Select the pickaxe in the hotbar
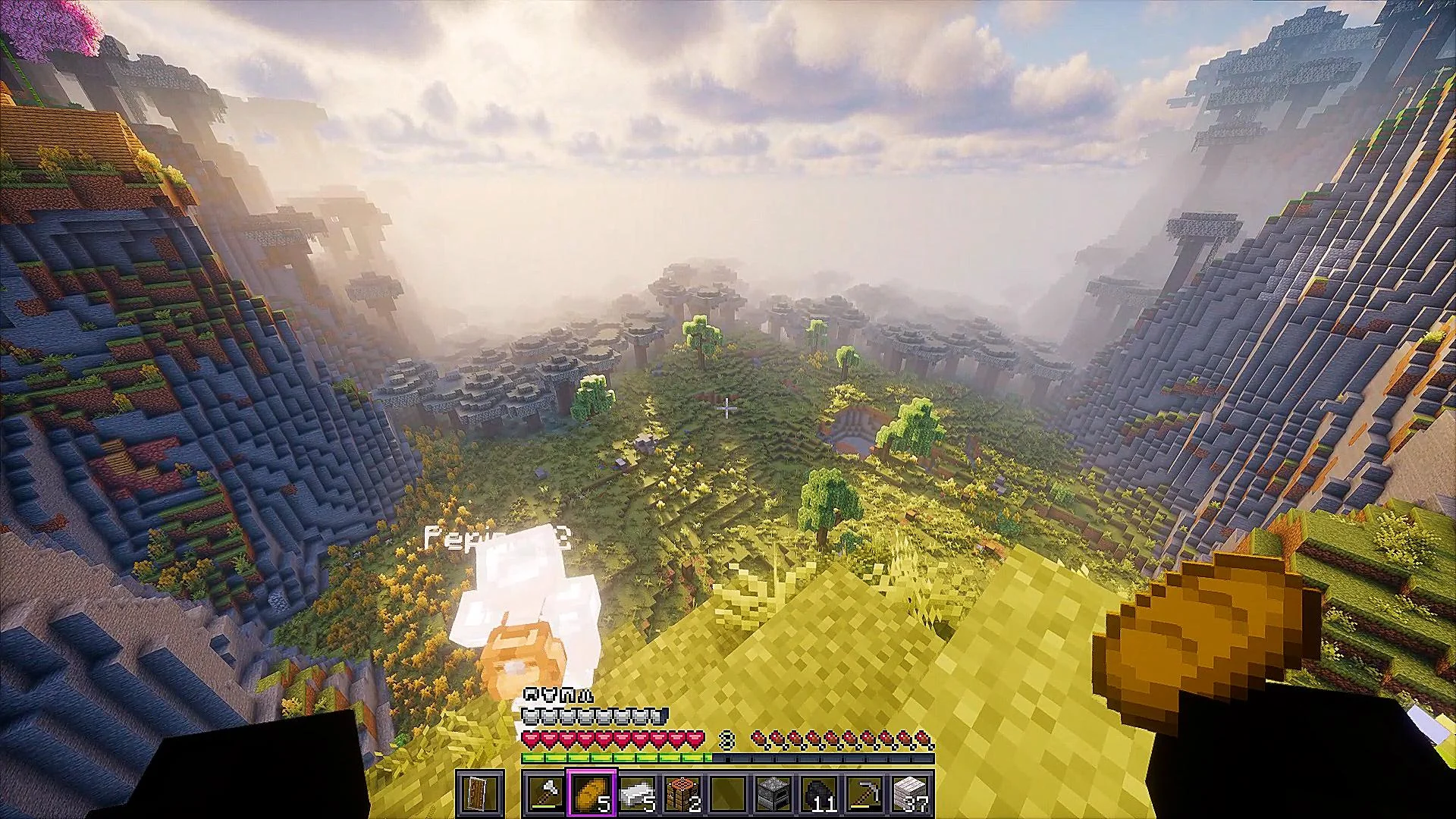1456x819 pixels. click(x=864, y=792)
